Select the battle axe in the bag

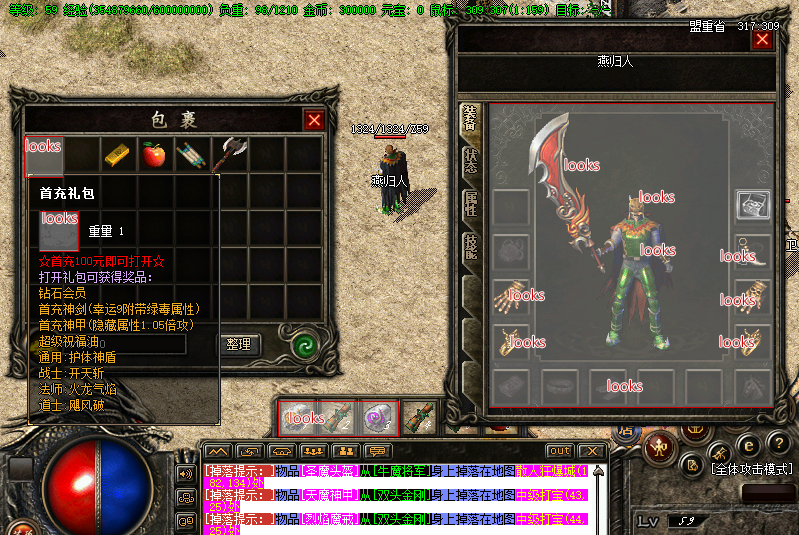pyautogui.click(x=233, y=153)
